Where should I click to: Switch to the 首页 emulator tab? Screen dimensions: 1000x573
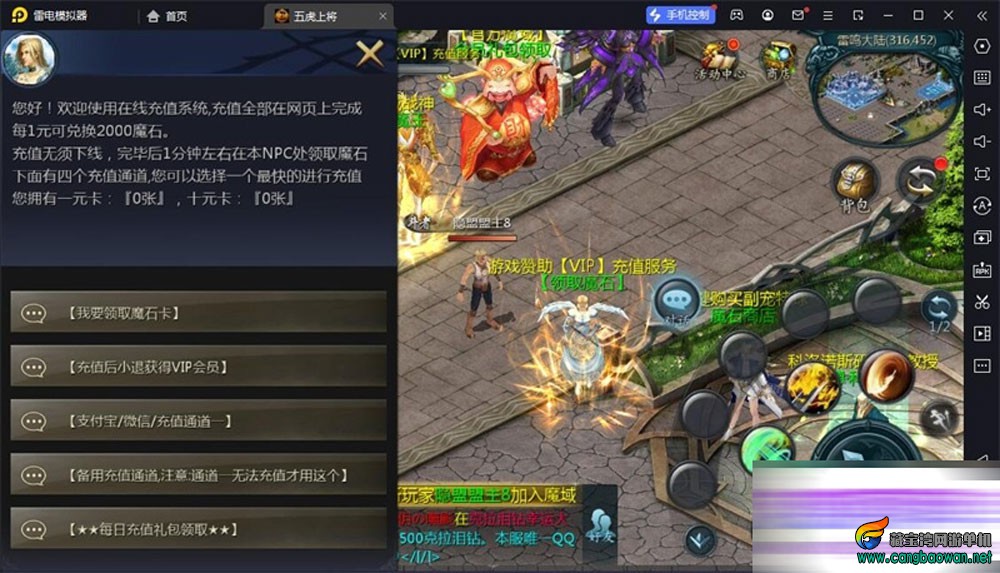coord(167,16)
